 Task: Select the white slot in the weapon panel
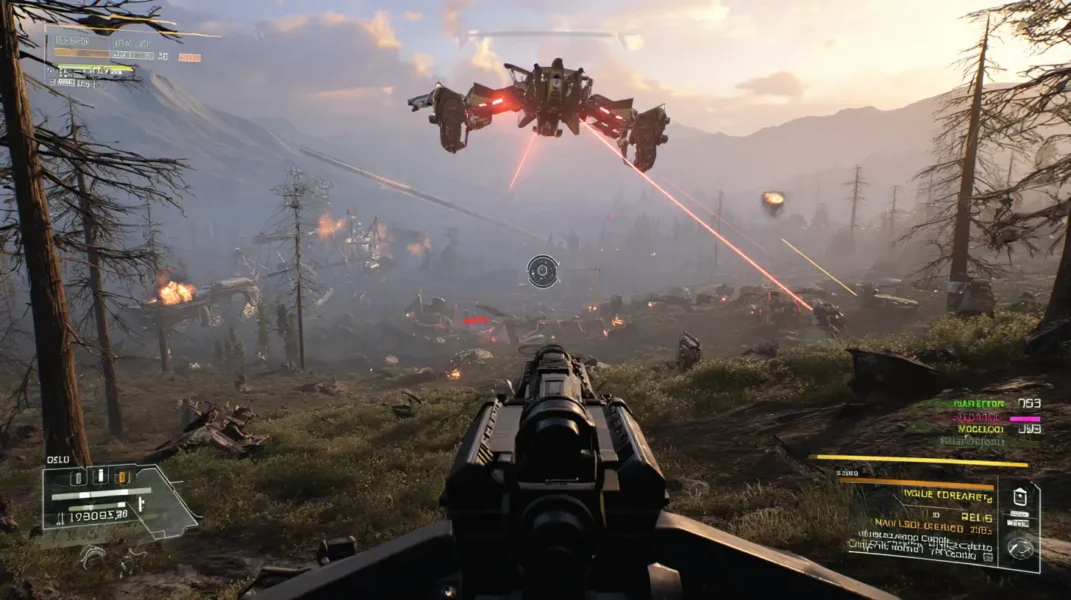point(99,477)
